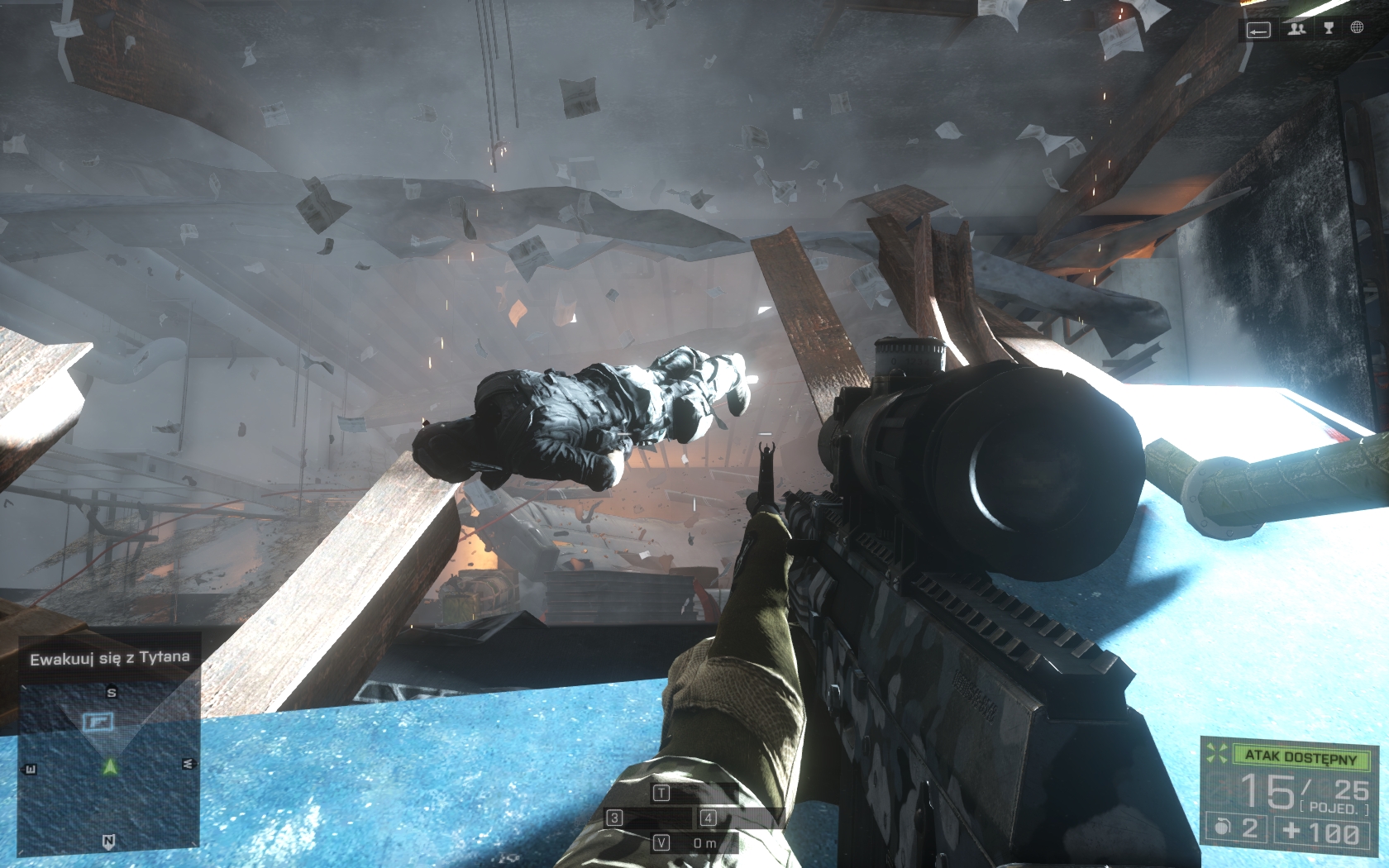Click the back arrow overlay icon
1389x868 pixels.
[1258, 31]
